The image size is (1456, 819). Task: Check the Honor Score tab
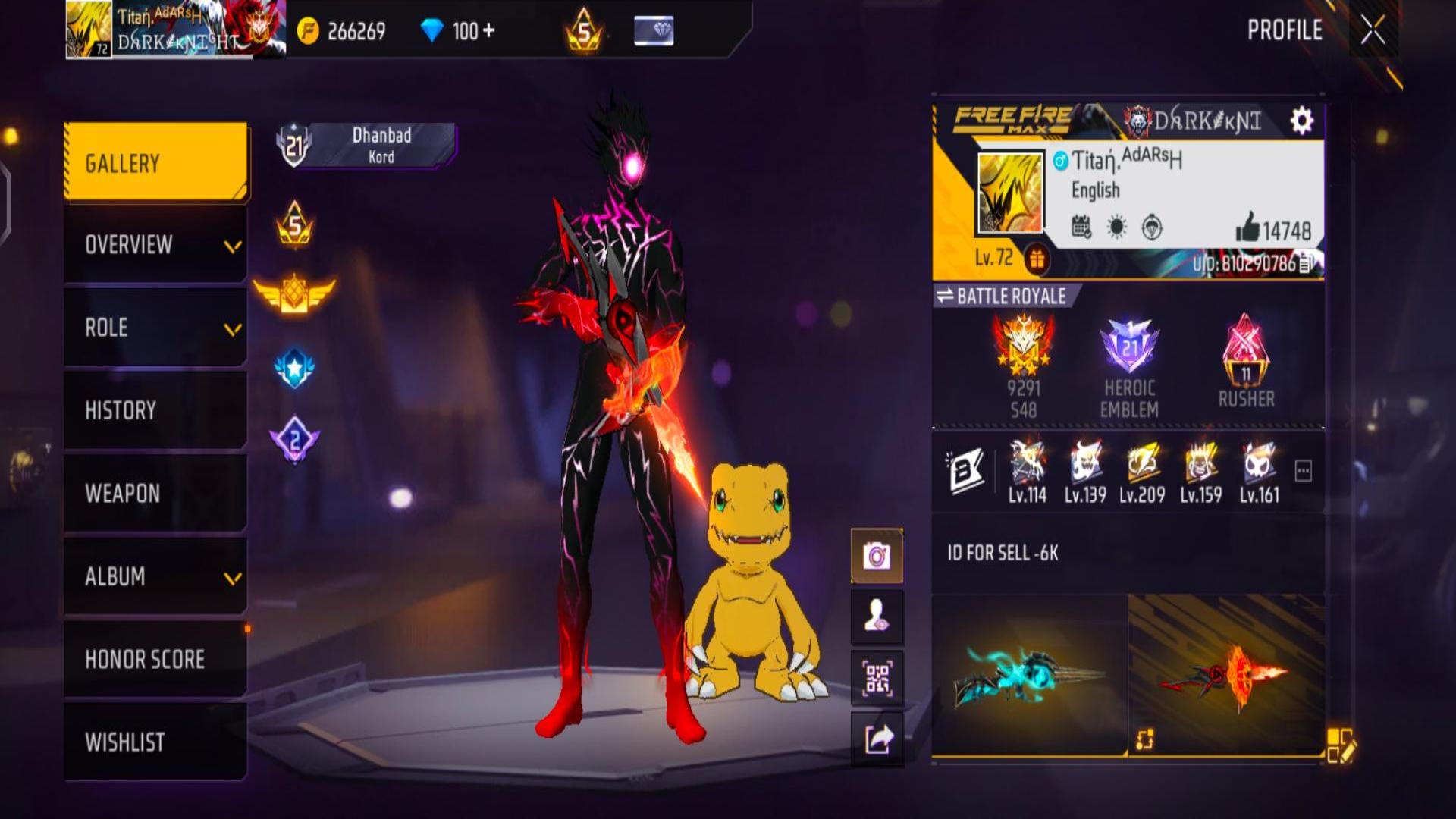tap(155, 659)
